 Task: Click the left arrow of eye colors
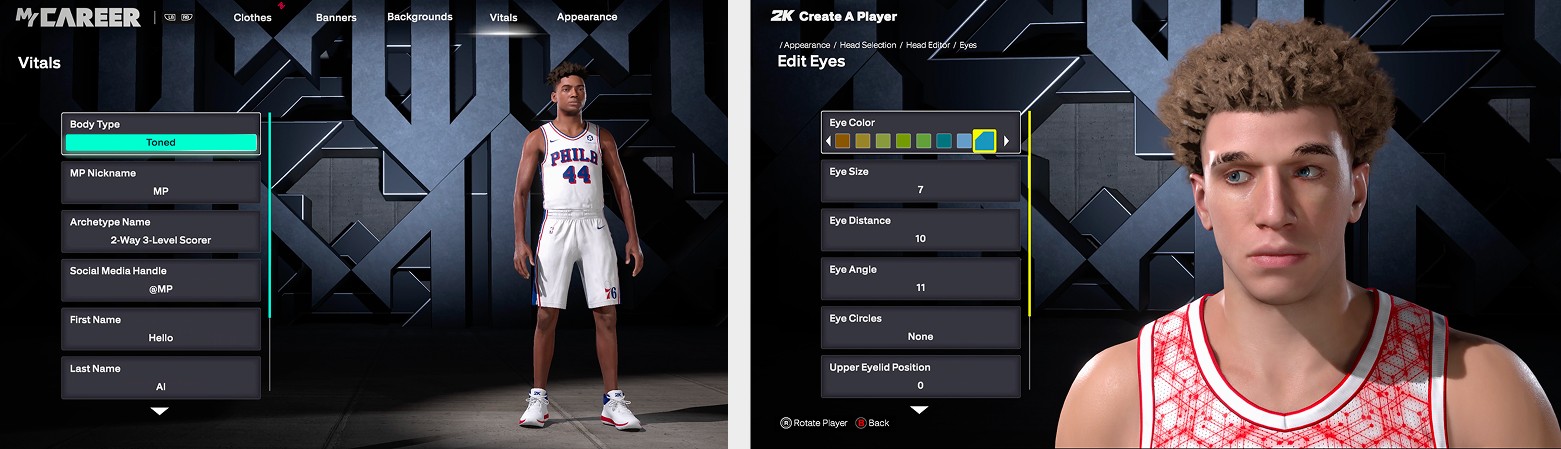[828, 141]
